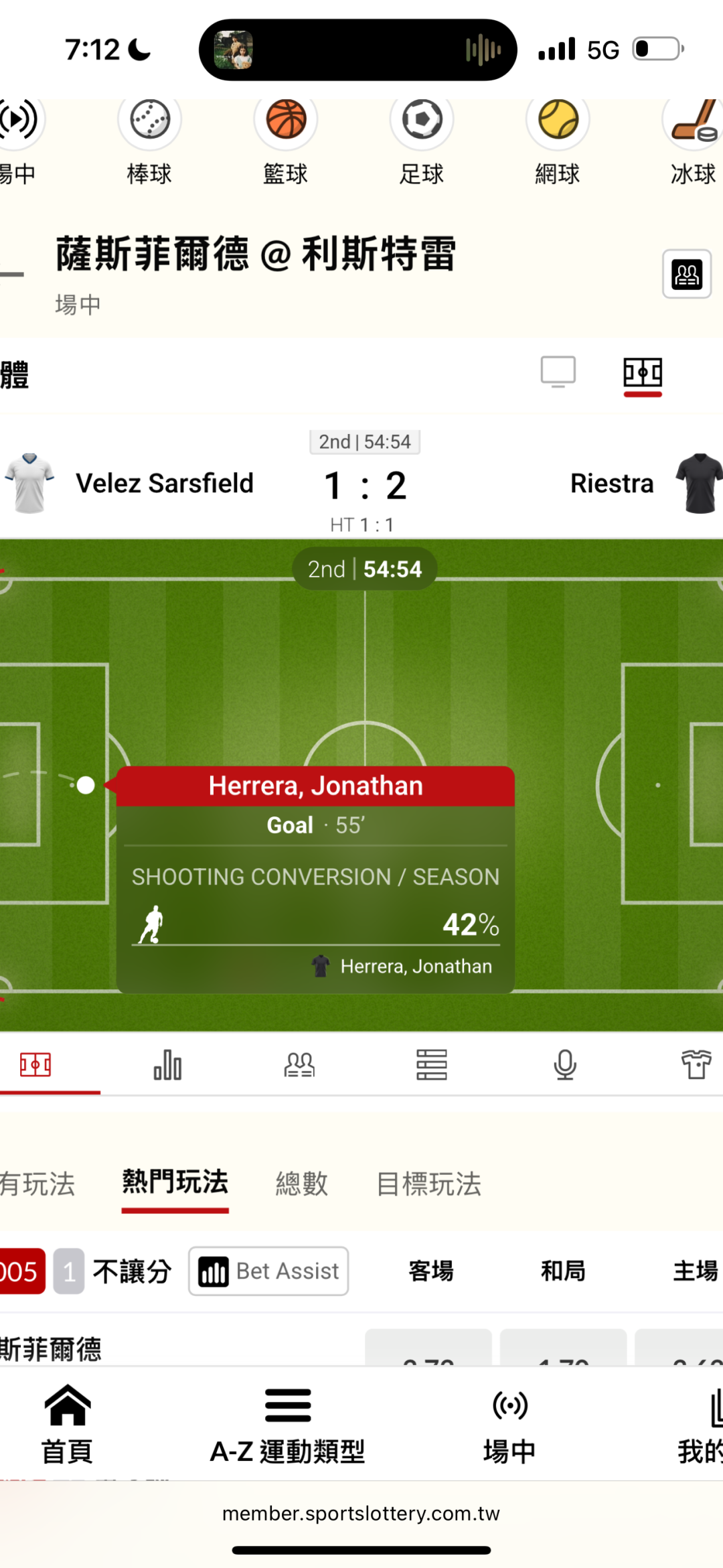
Task: Open the 場中 live betting section
Action: coord(509,1424)
